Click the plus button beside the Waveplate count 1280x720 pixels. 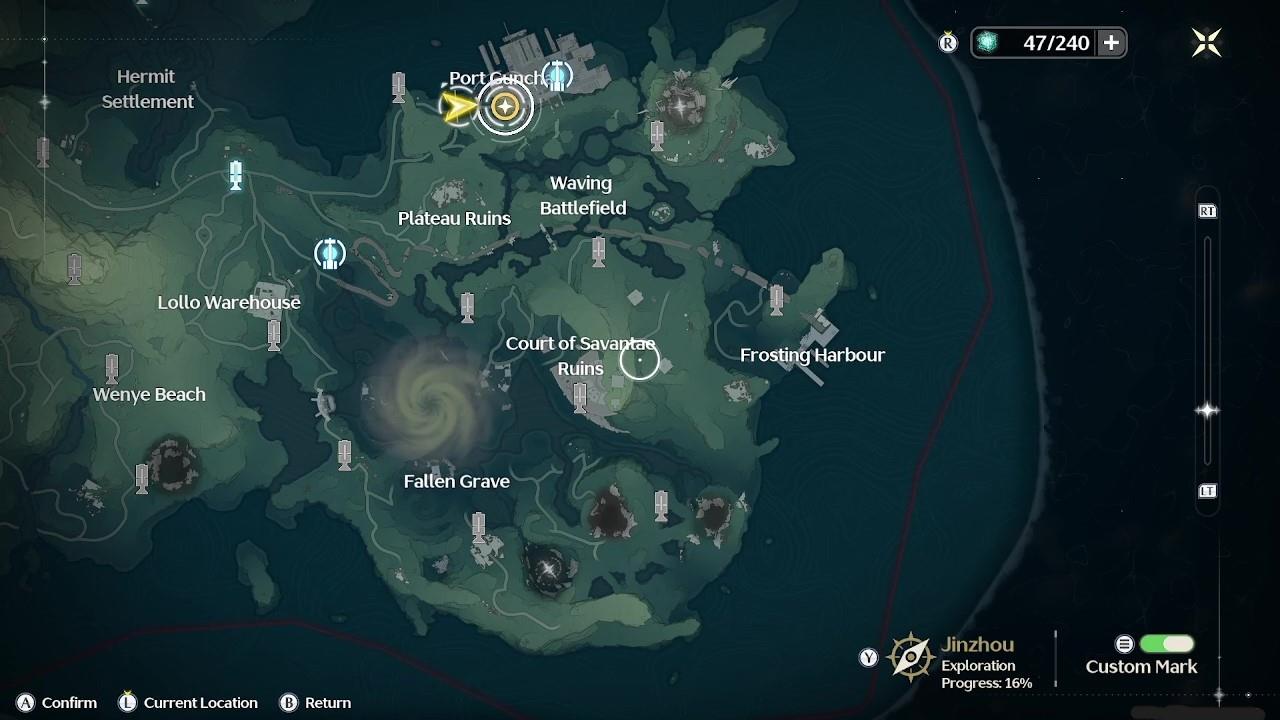click(x=1111, y=43)
